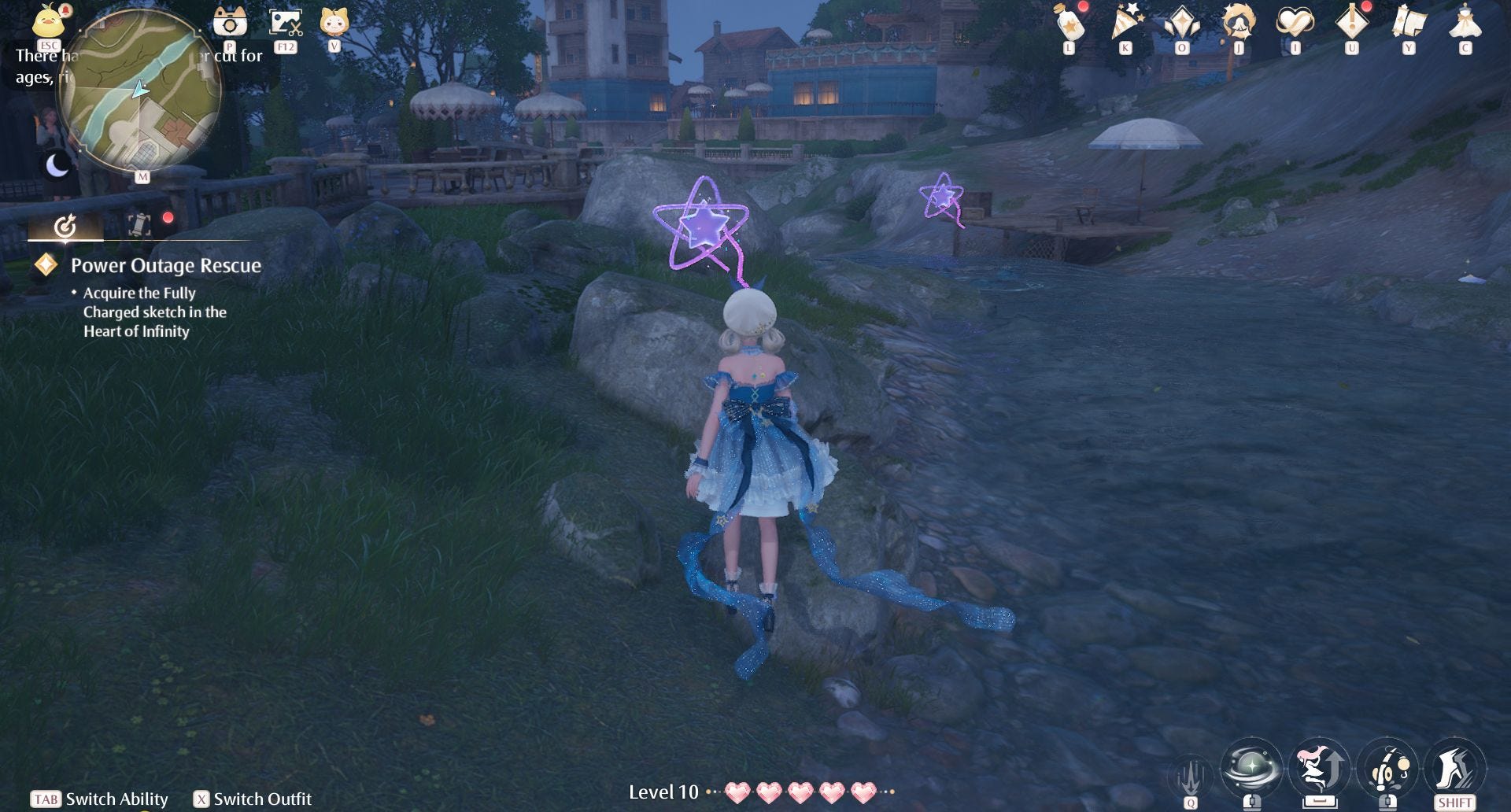This screenshot has height=812, width=1511.
Task: Open the Heart of Infinity heart icon
Action: (x=1295, y=22)
